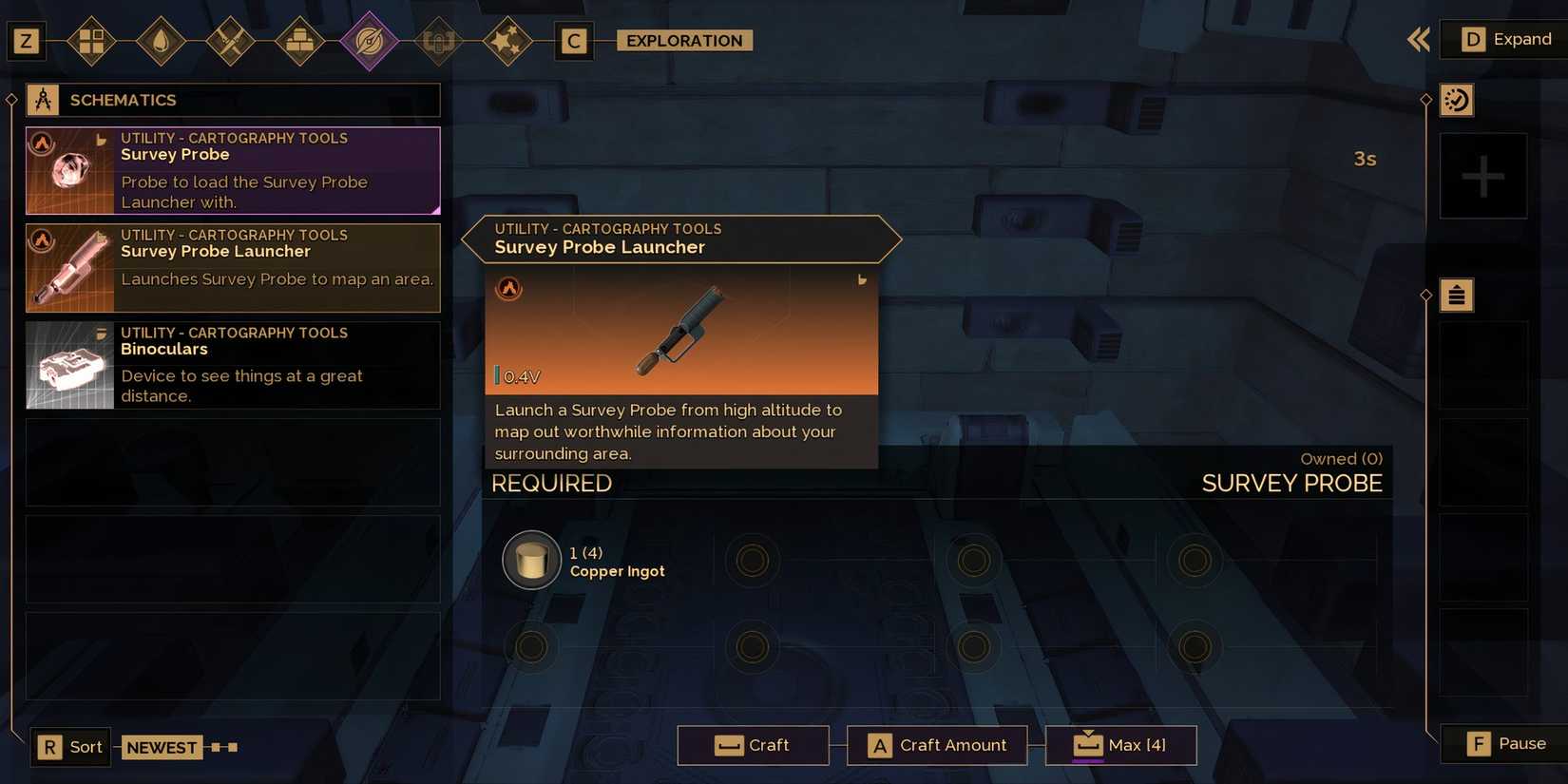Click the empty crafting queue plus slot
Image resolution: width=1568 pixels, height=784 pixels.
(x=1483, y=175)
